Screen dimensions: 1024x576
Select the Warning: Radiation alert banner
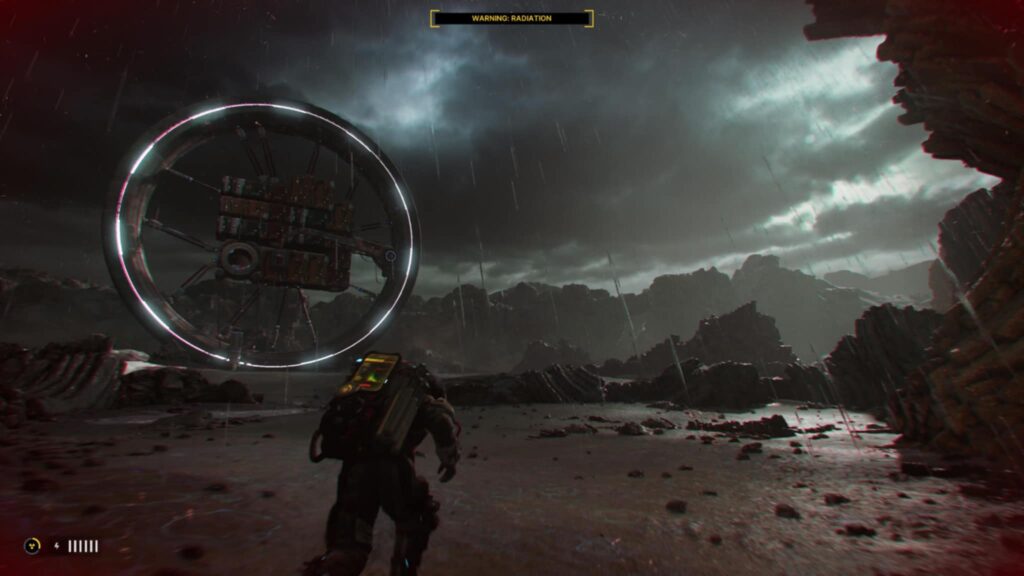click(x=511, y=18)
